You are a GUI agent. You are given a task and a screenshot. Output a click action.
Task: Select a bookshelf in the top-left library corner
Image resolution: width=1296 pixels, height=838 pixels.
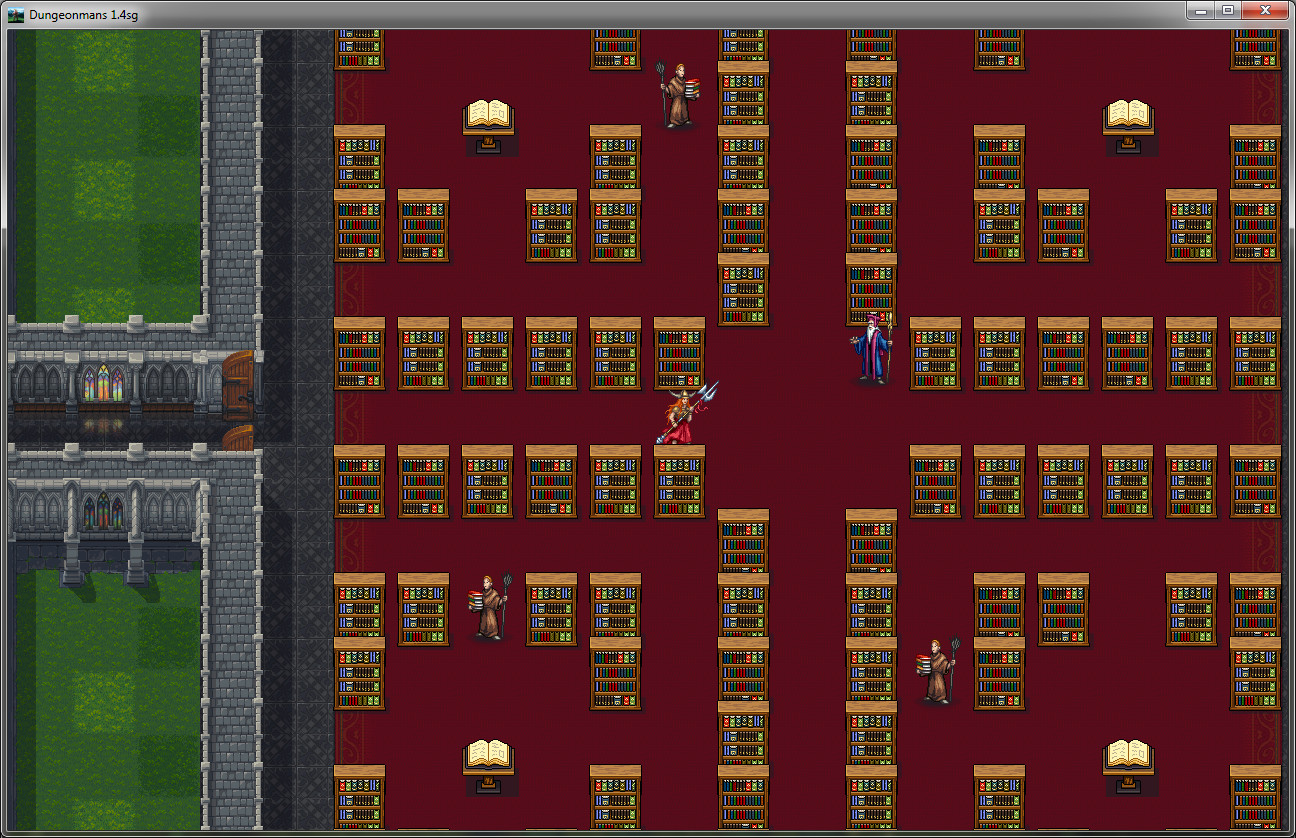359,50
